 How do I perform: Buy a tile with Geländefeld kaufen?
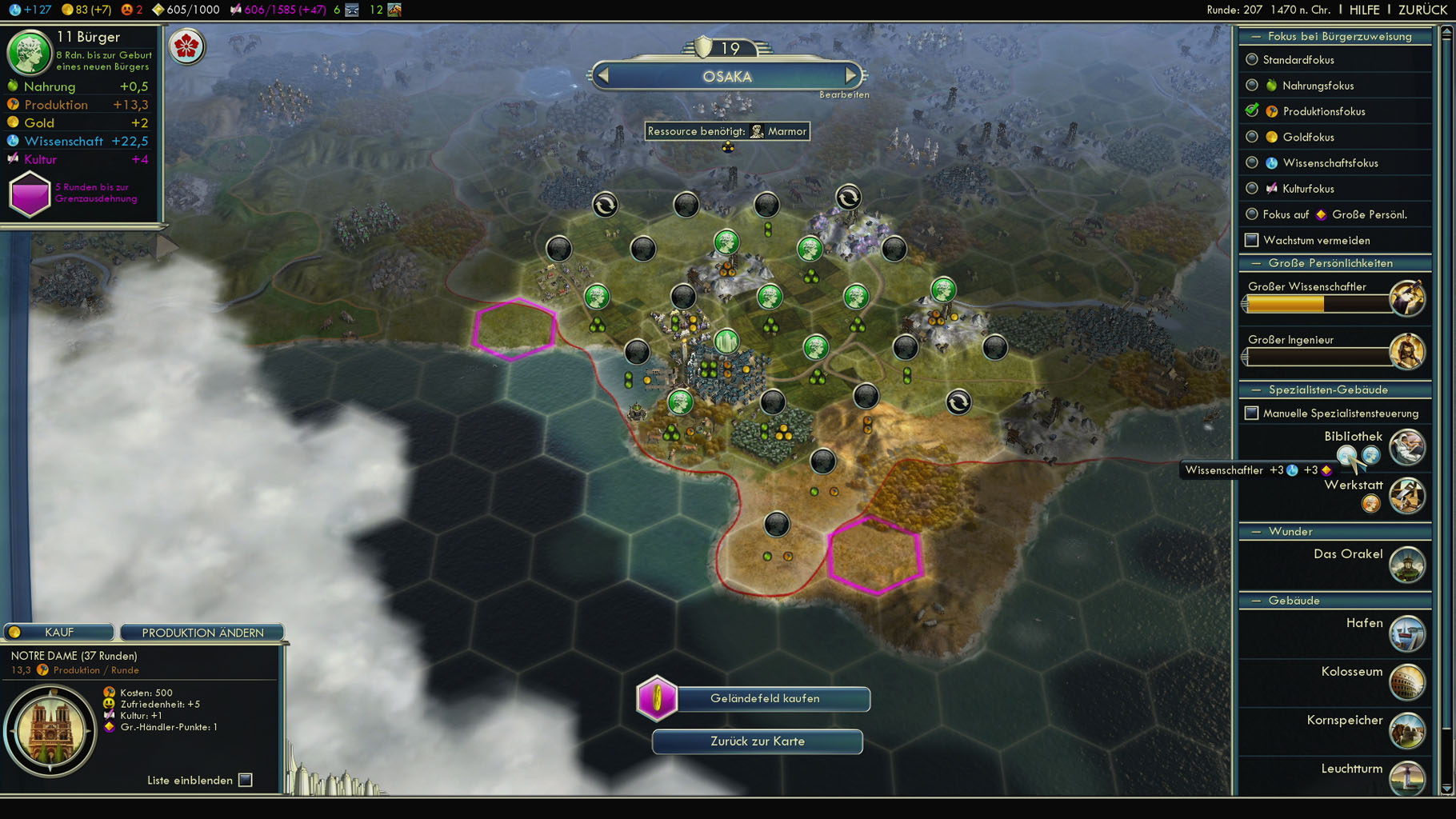(x=765, y=699)
